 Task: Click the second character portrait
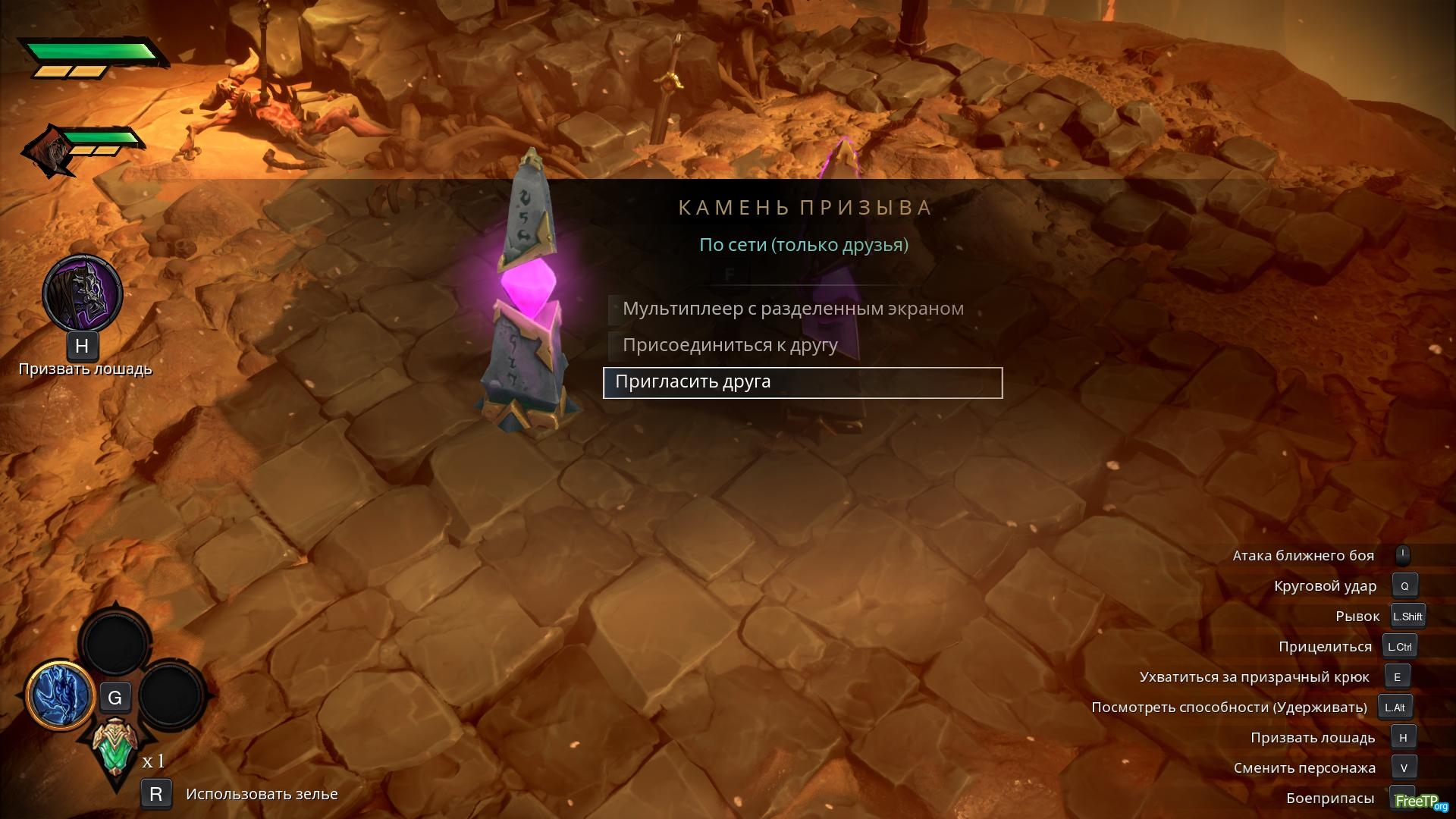tap(48, 151)
